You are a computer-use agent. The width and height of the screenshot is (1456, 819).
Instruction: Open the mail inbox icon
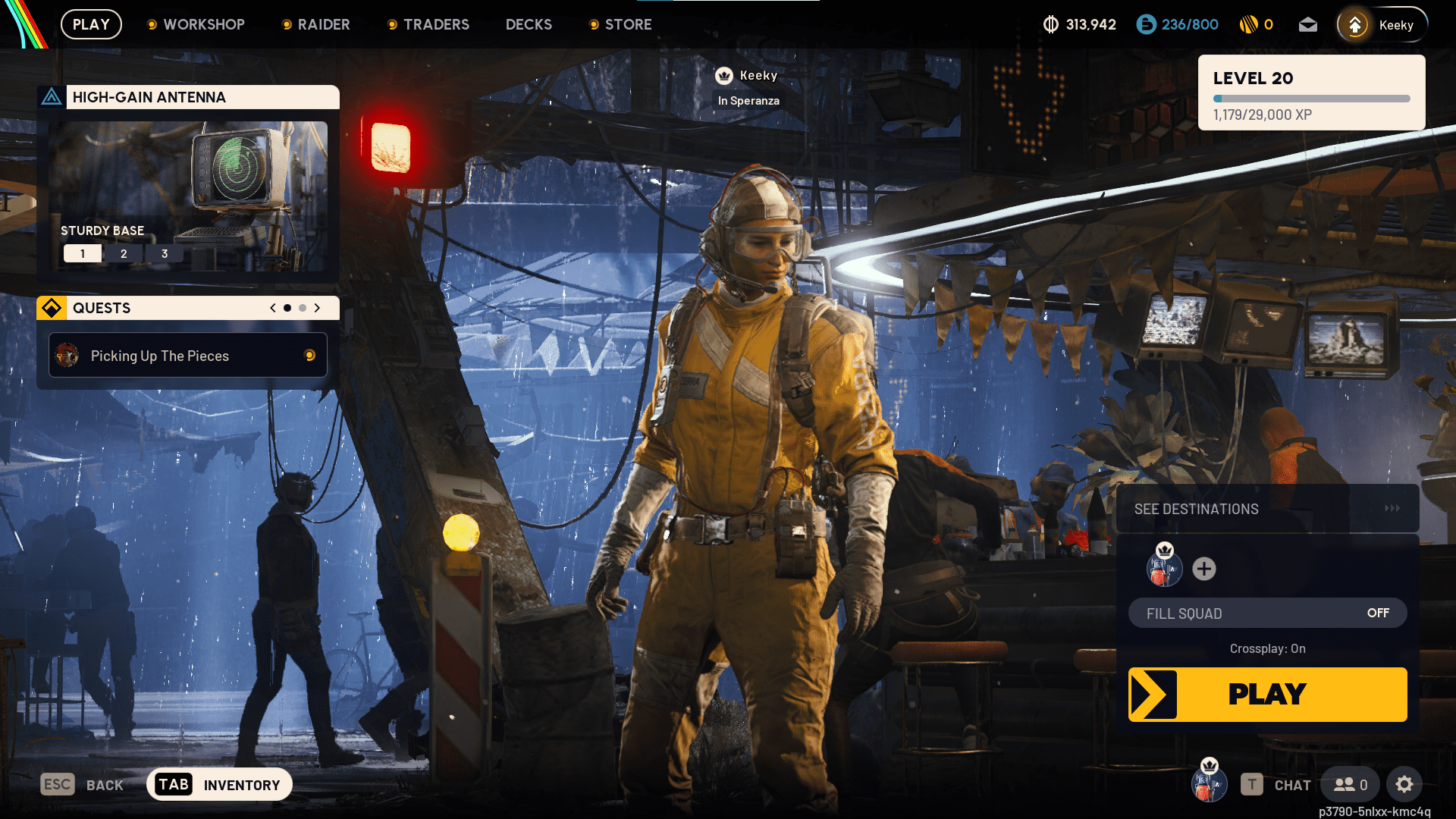coord(1308,24)
